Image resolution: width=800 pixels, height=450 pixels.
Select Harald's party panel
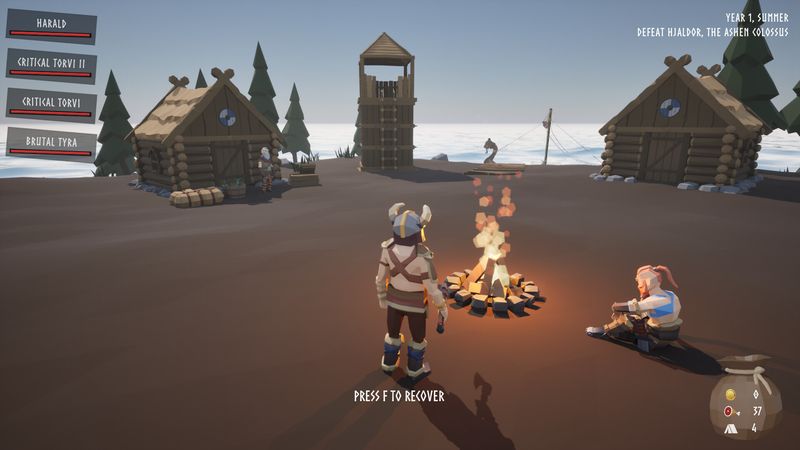(51, 26)
